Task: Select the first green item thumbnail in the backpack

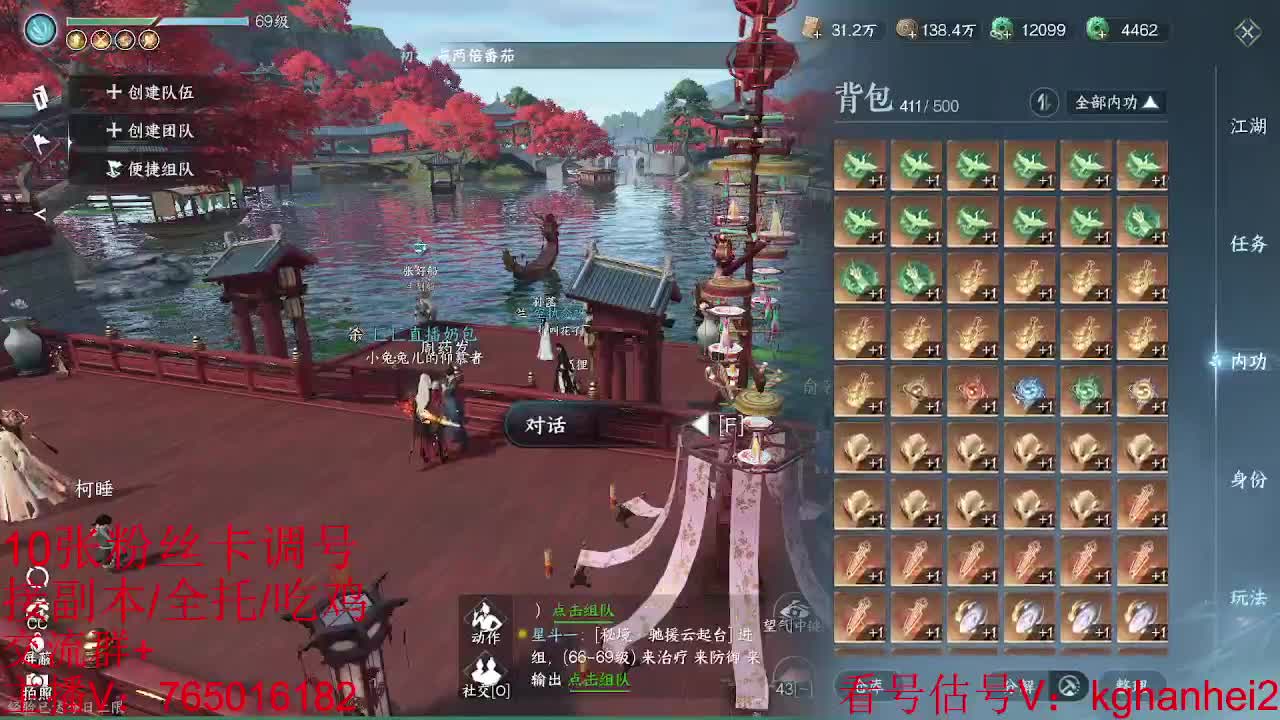Action: 862,166
